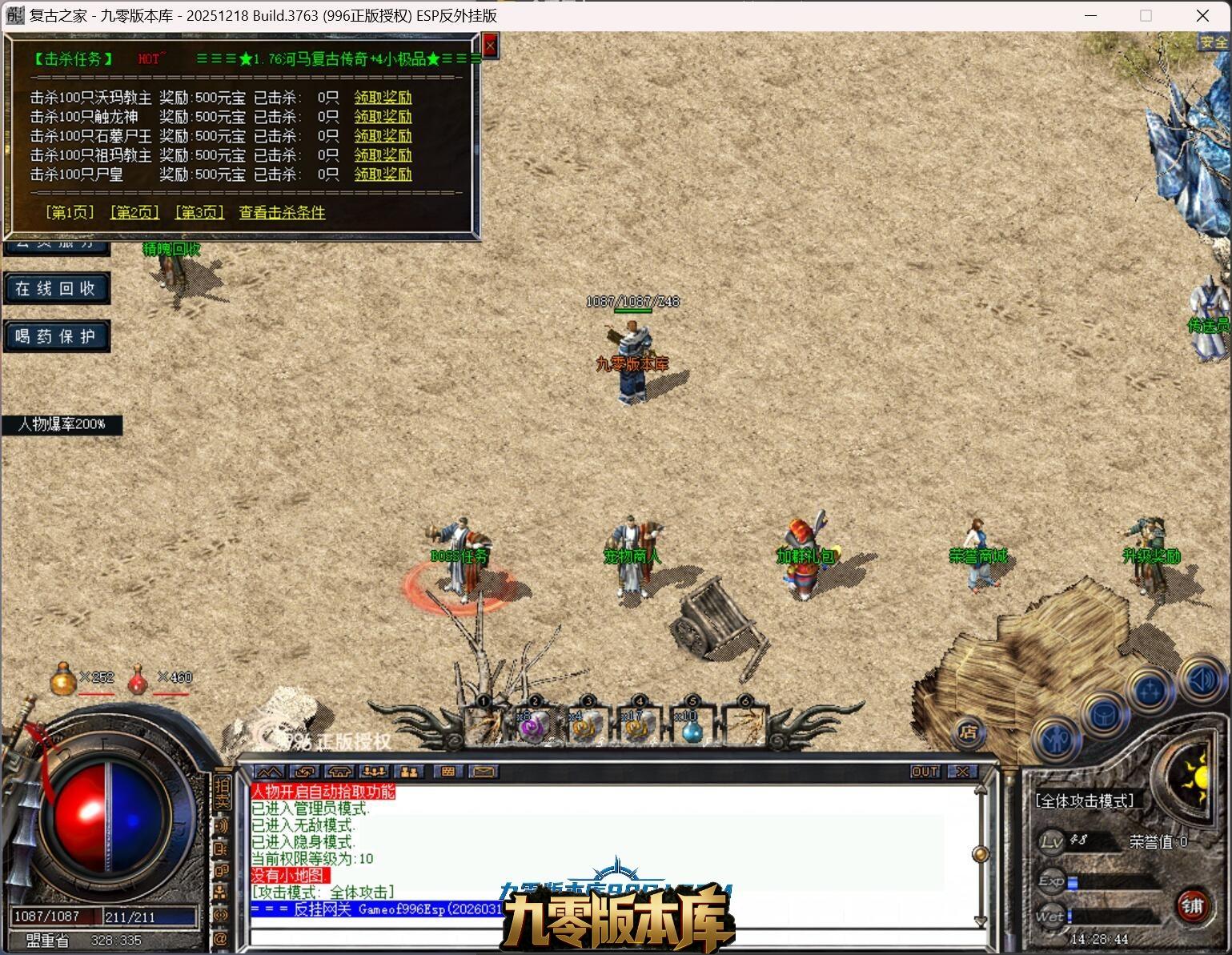The height and width of the screenshot is (955, 1232).
Task: Use the purple scroll in hotbar slot 2
Action: 533,727
